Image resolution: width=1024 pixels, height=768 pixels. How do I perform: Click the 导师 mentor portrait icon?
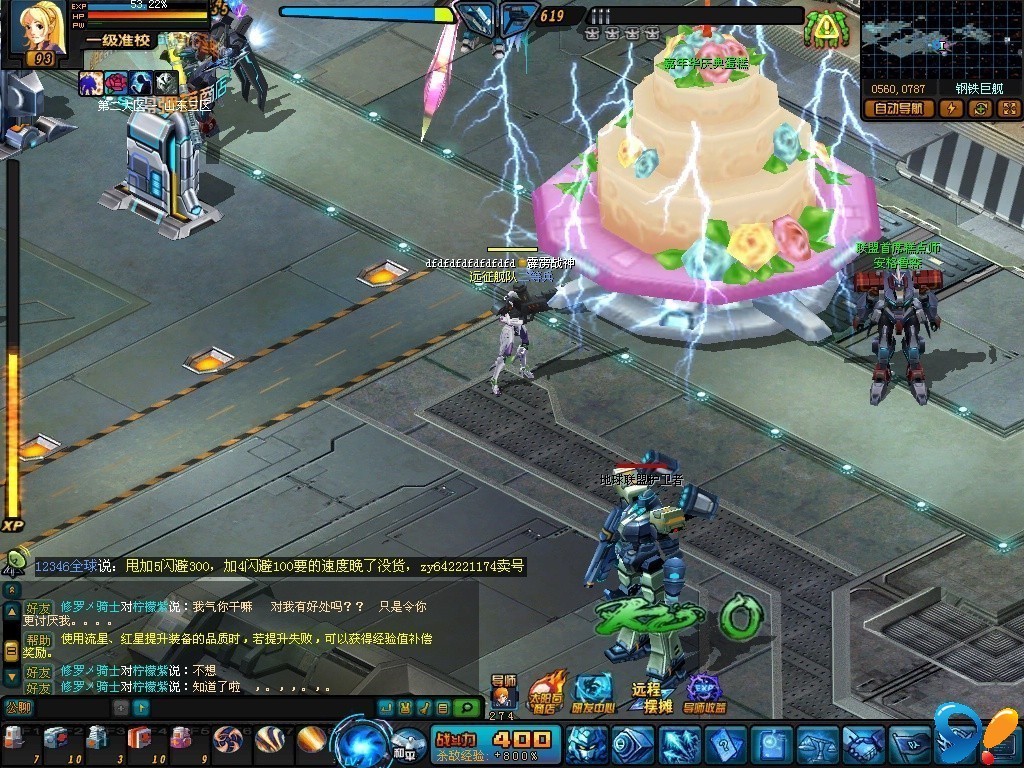click(x=503, y=692)
